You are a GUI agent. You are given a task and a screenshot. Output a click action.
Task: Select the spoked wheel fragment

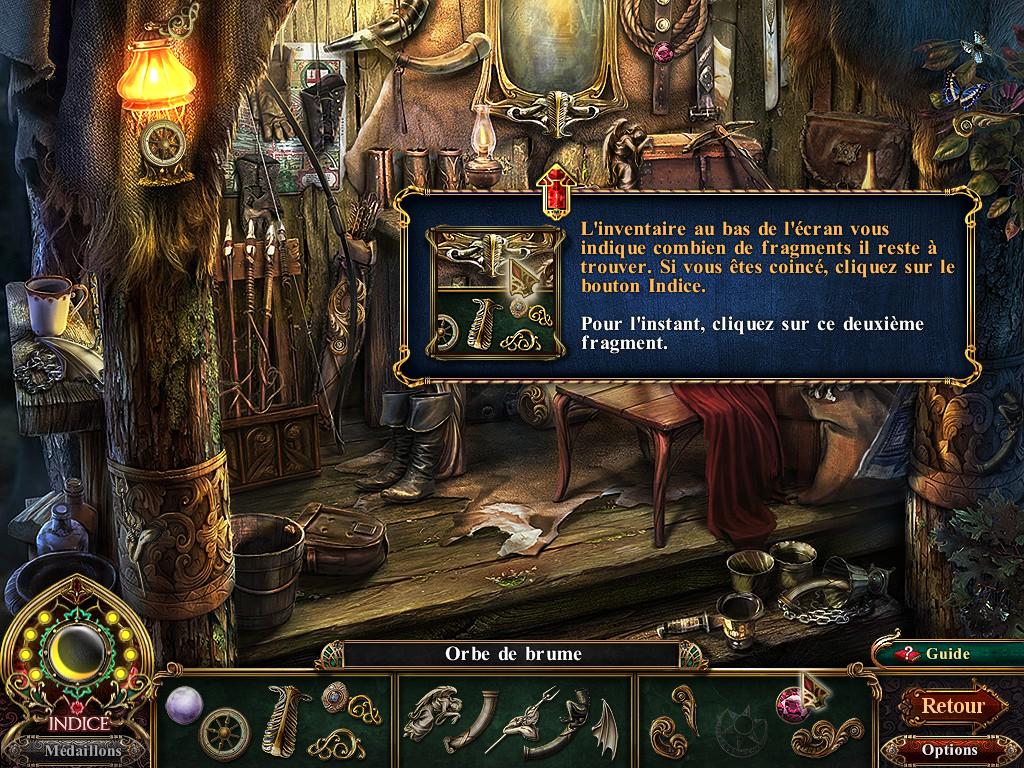[224, 733]
